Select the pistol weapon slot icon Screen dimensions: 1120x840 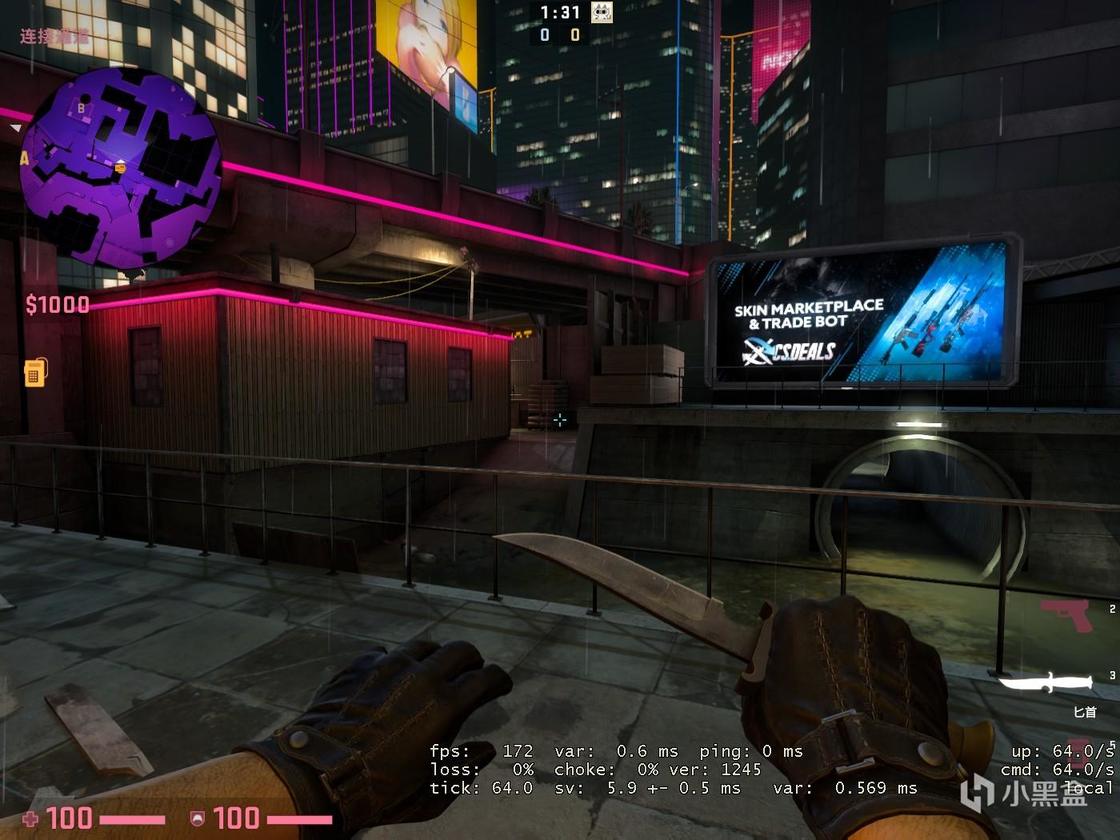click(x=1066, y=614)
